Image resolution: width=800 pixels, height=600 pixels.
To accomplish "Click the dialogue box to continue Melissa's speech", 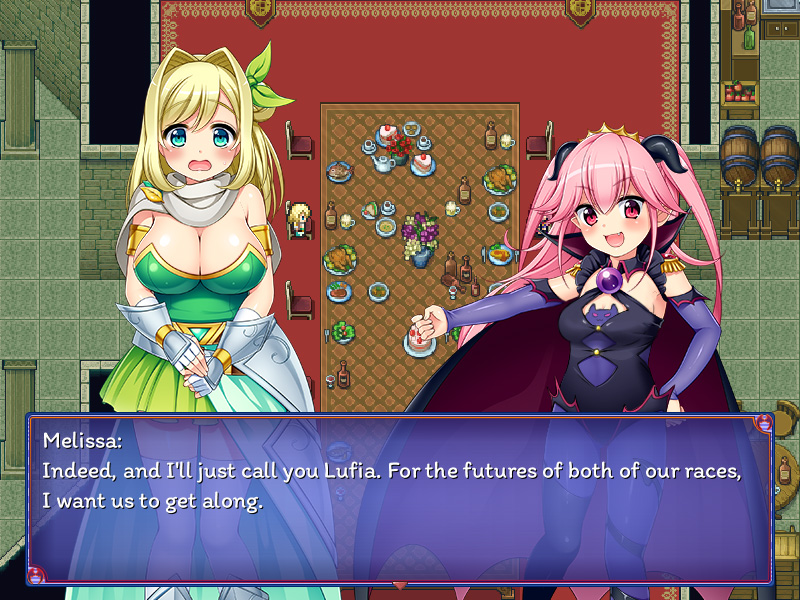I will pyautogui.click(x=400, y=498).
